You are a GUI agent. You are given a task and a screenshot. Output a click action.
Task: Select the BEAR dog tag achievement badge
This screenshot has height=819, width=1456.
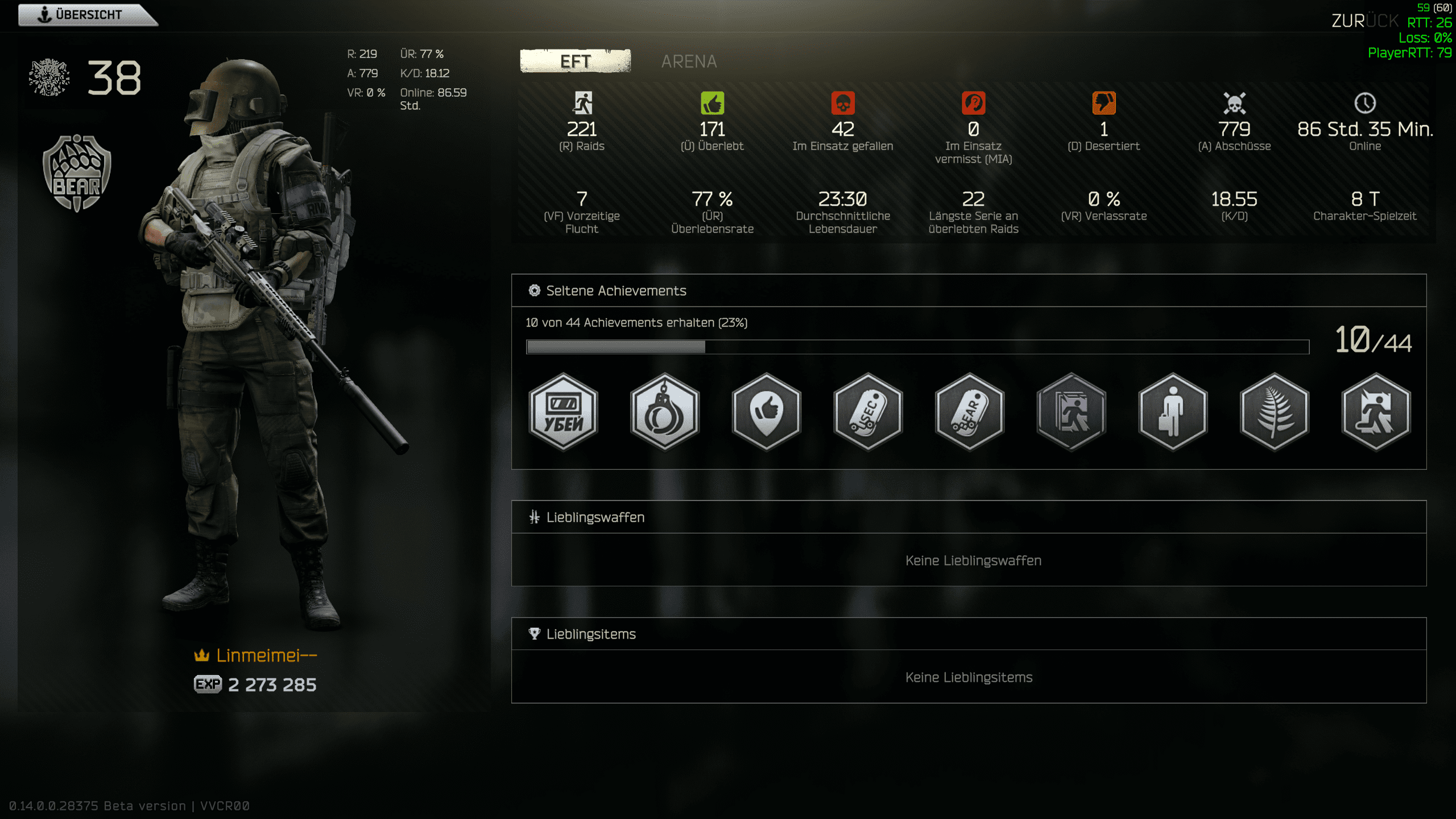969,412
